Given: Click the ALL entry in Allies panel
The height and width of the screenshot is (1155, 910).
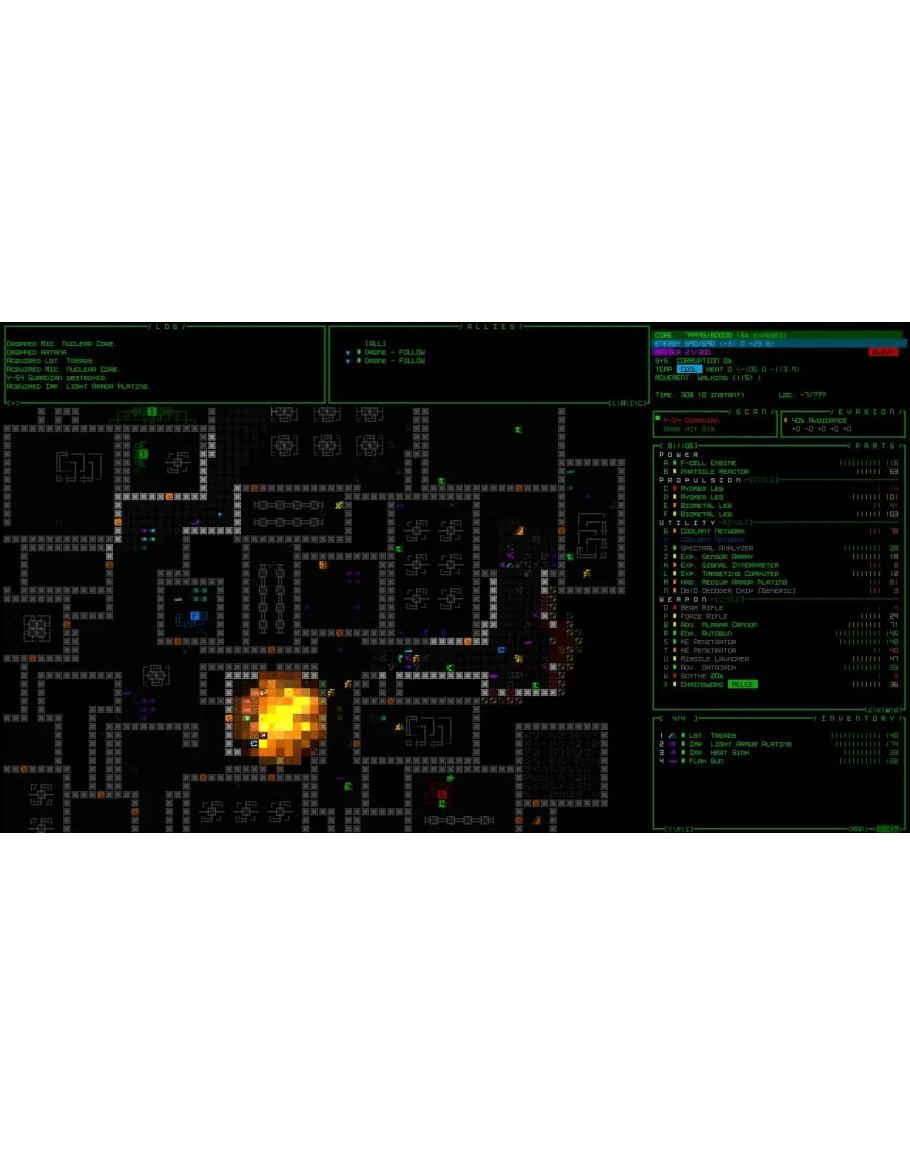Looking at the screenshot, I should 375,343.
